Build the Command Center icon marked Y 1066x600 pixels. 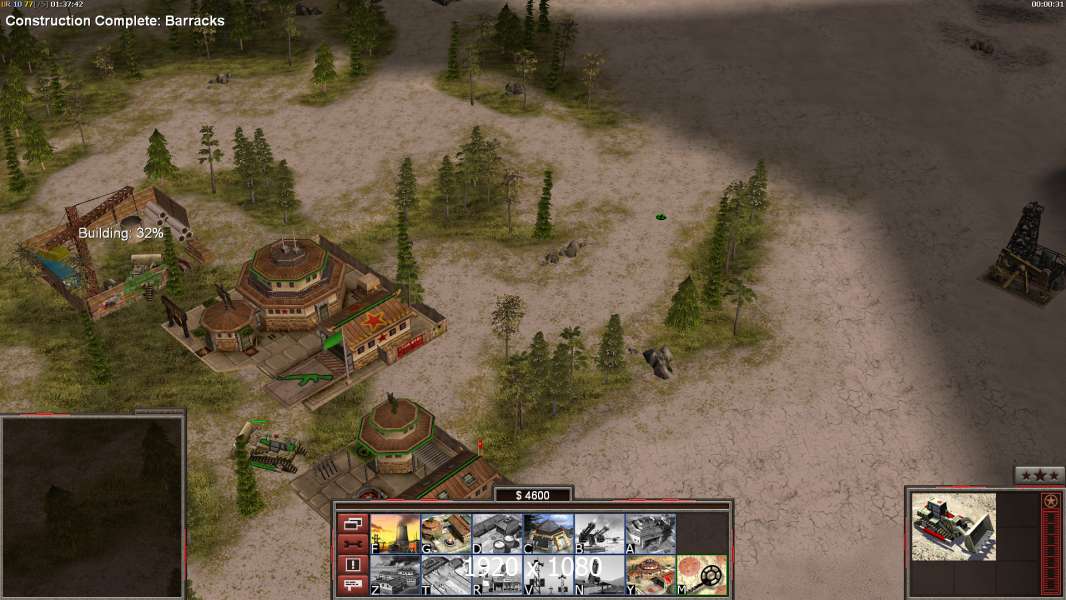point(650,575)
